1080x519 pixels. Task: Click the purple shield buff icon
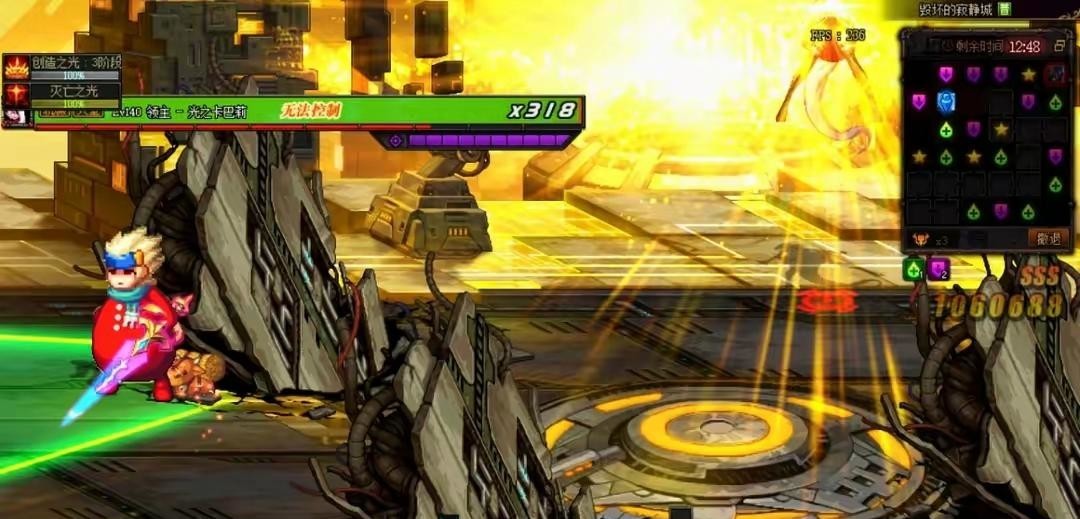click(937, 269)
